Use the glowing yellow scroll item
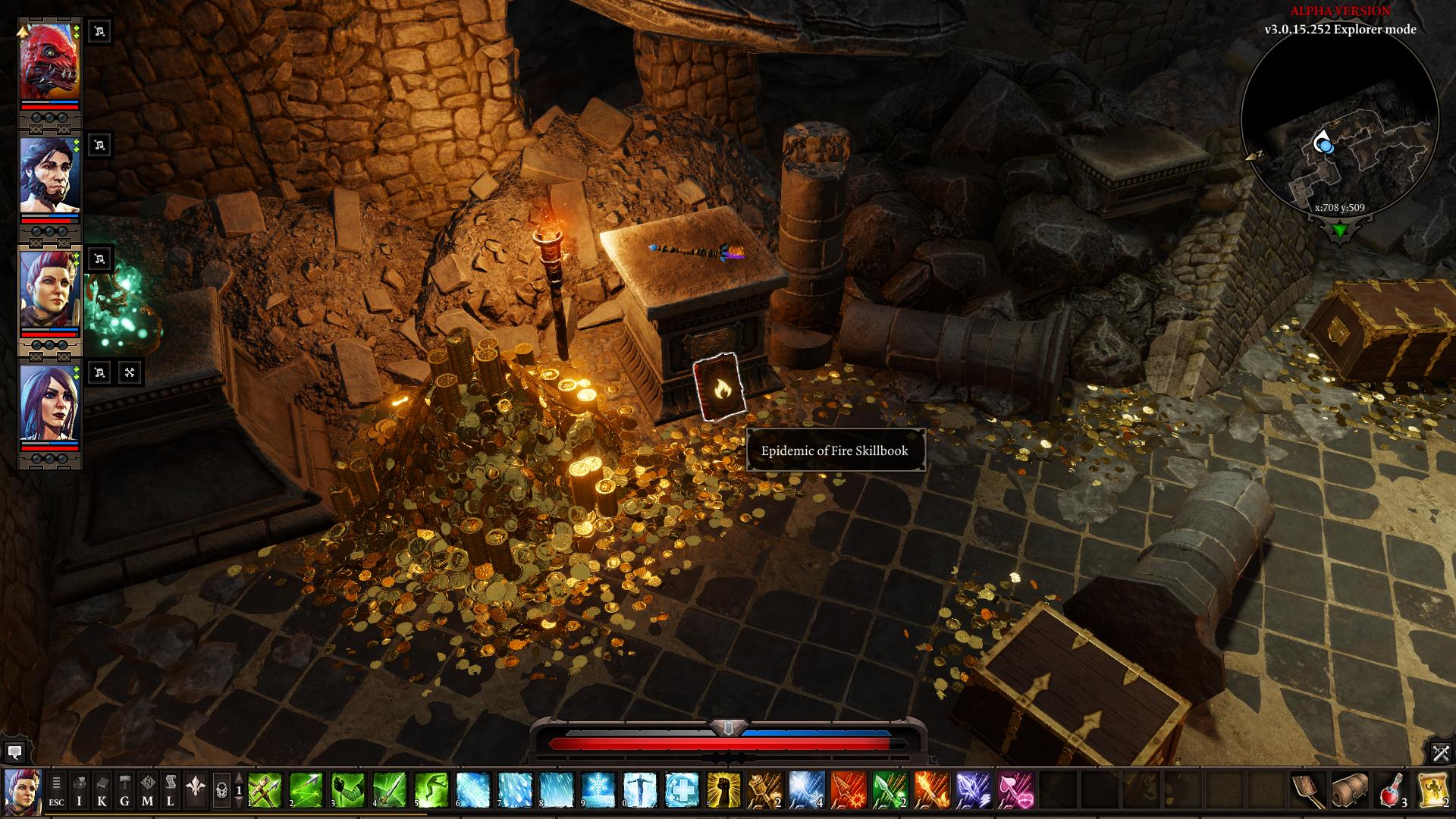Screen dimensions: 1456x819 pyautogui.click(x=1432, y=789)
